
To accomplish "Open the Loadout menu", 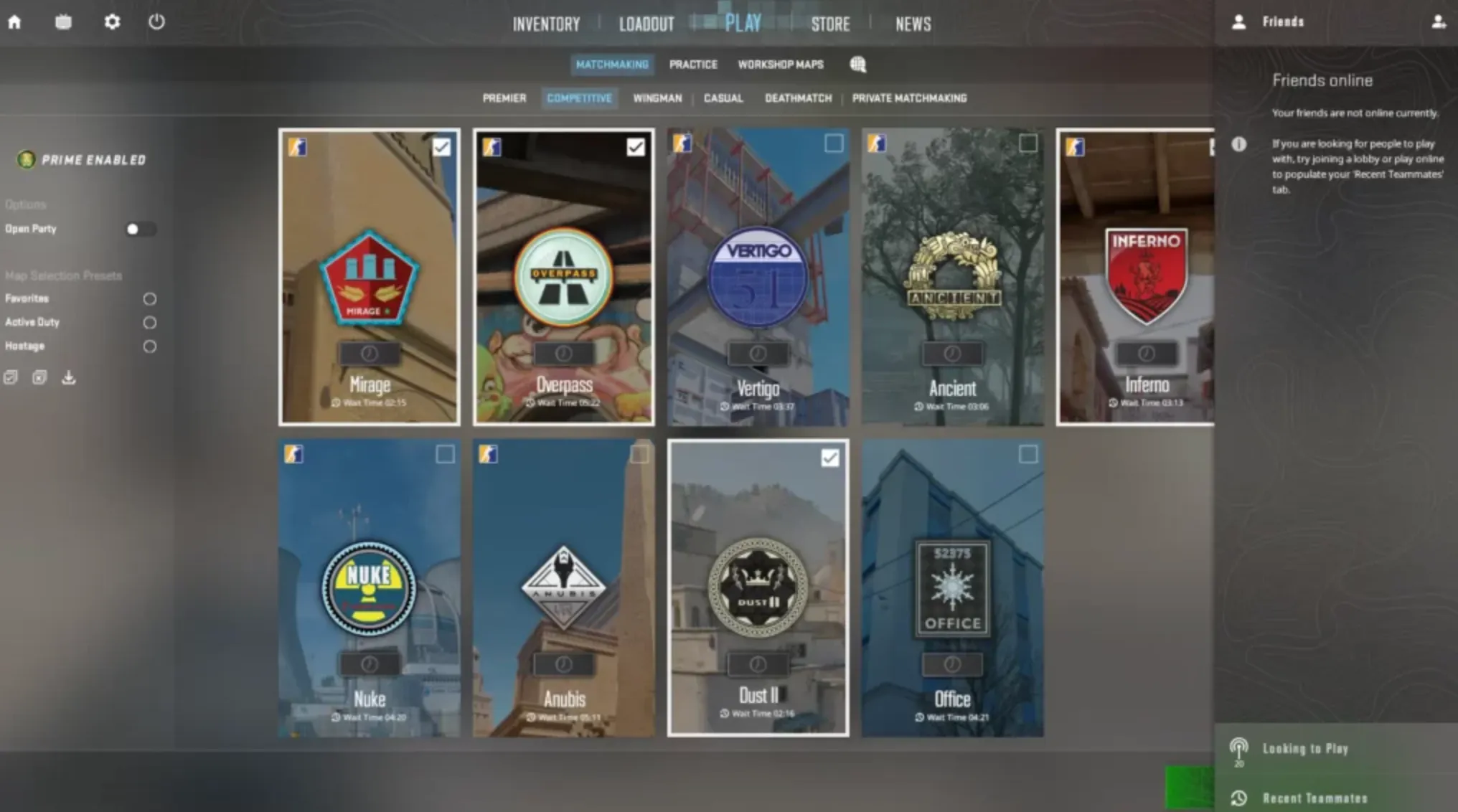I will (x=645, y=22).
